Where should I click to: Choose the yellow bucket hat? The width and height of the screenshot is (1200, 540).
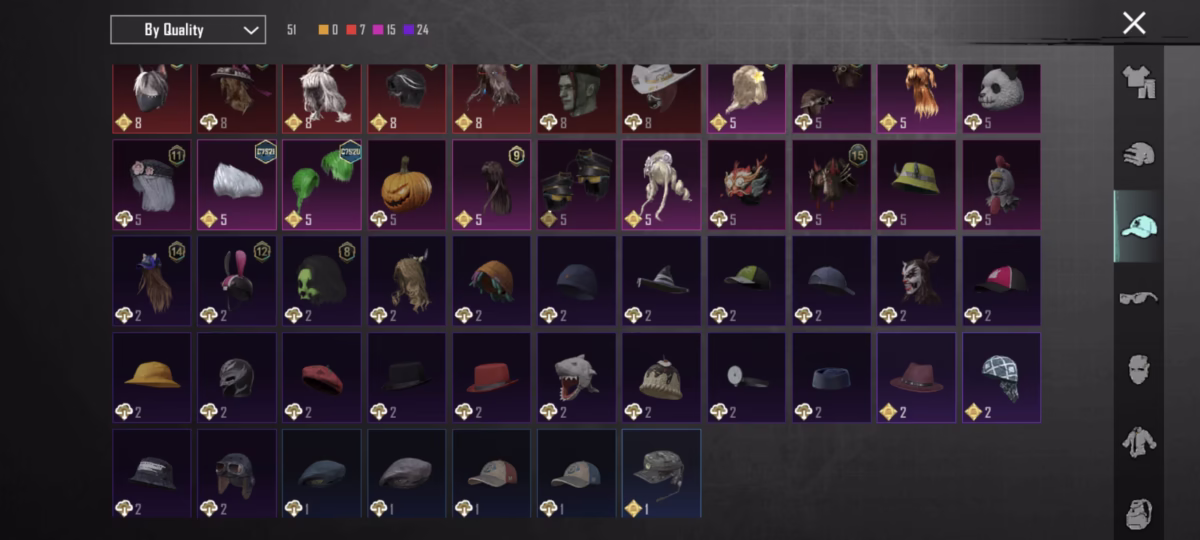(152, 377)
